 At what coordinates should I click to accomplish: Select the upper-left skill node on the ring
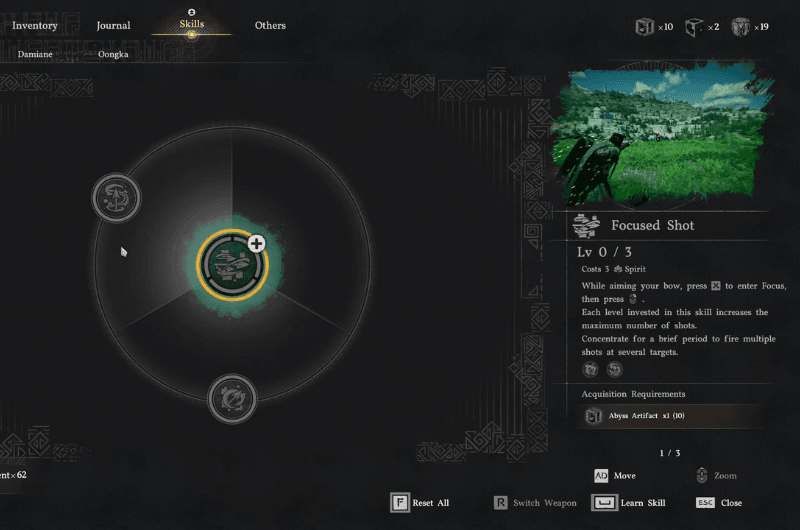coord(116,198)
